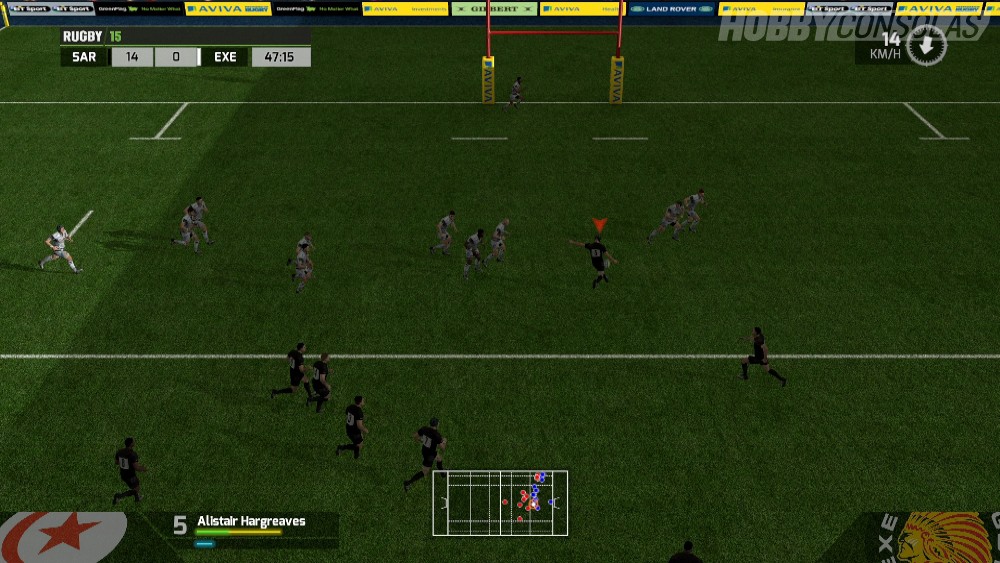Click the pitch minimap radar

pos(500,502)
